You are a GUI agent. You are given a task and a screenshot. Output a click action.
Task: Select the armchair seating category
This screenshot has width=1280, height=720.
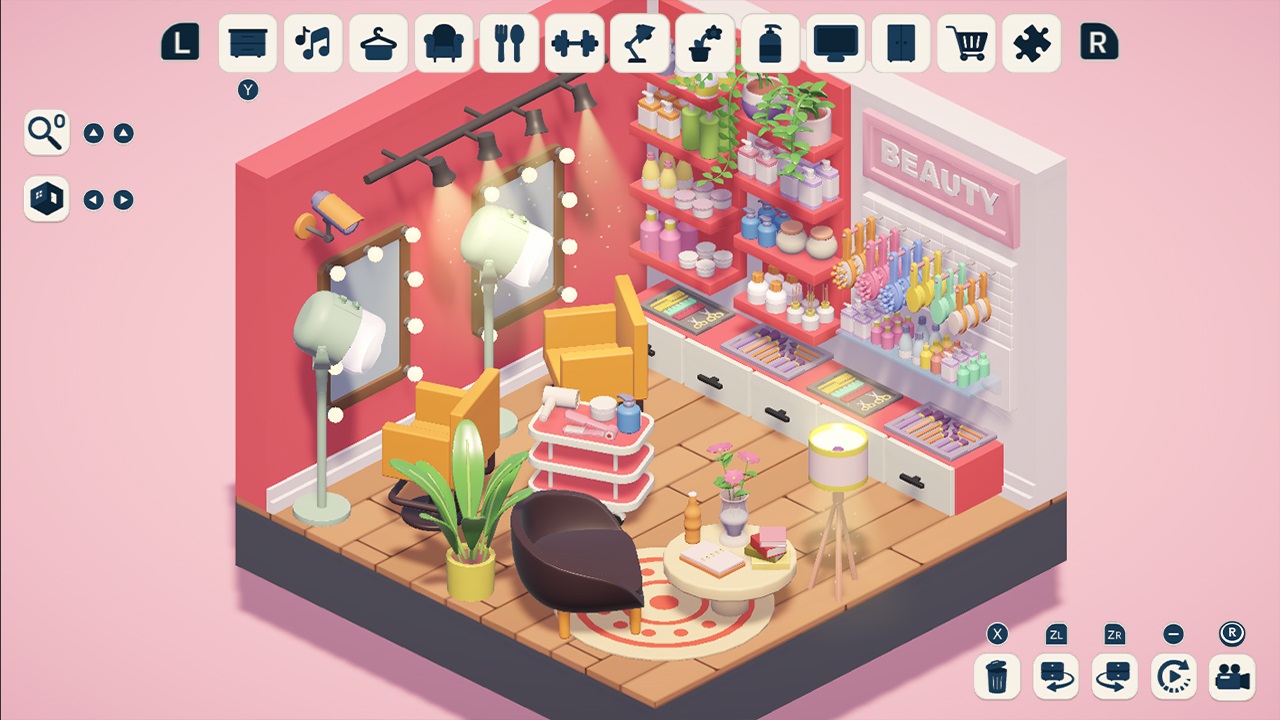tap(443, 44)
